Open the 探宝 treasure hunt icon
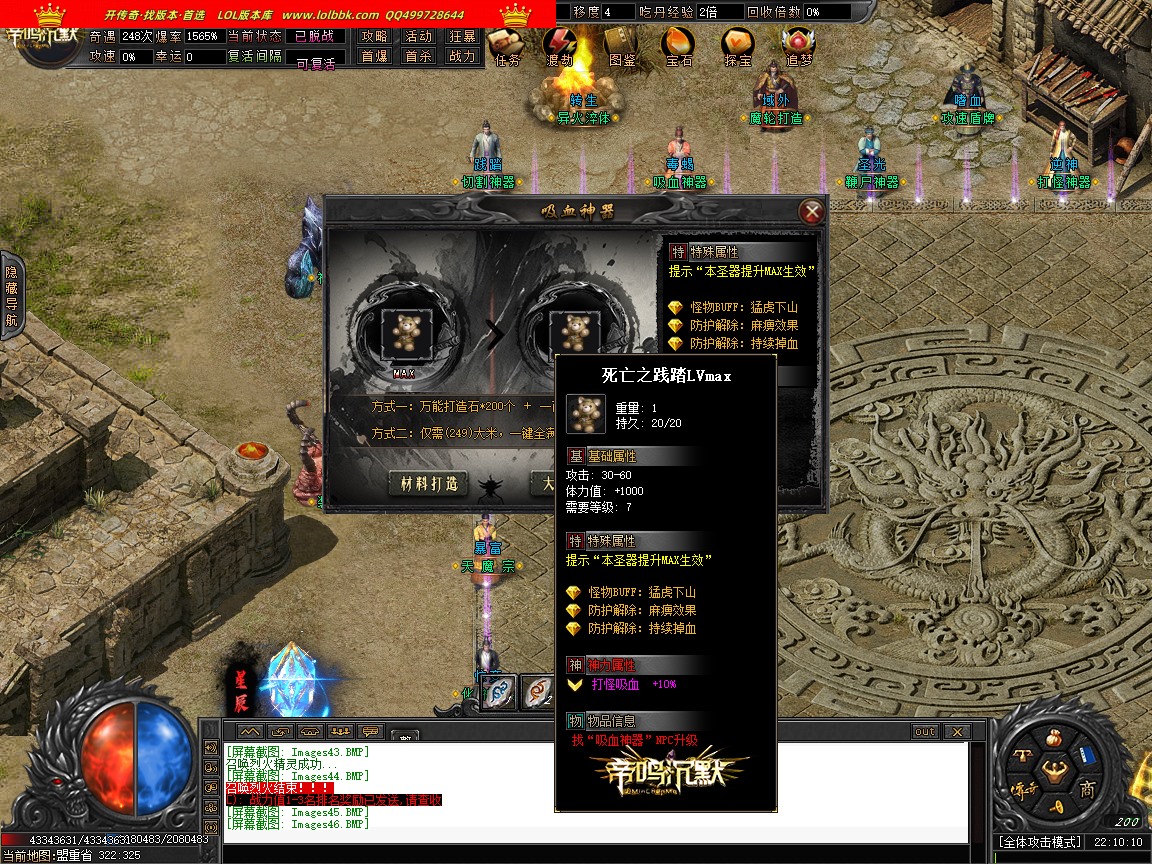The height and width of the screenshot is (864, 1152). (x=738, y=45)
